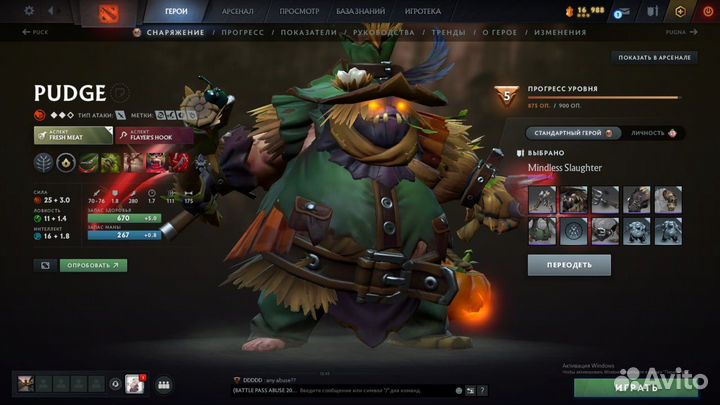Click the red Dota 2 logo
The width and height of the screenshot is (720, 405).
point(108,12)
